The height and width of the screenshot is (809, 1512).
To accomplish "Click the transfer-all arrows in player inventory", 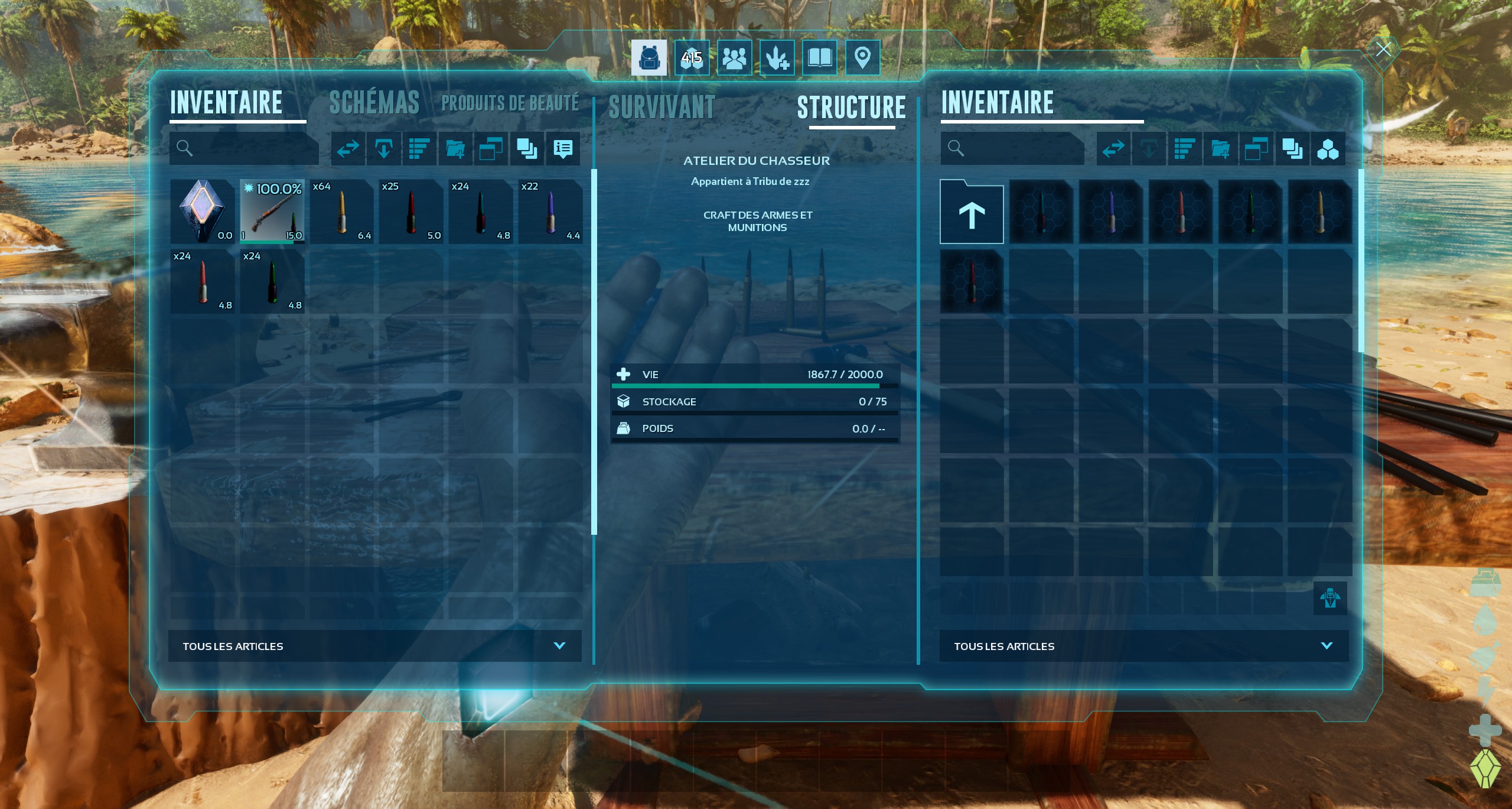I will [348, 148].
